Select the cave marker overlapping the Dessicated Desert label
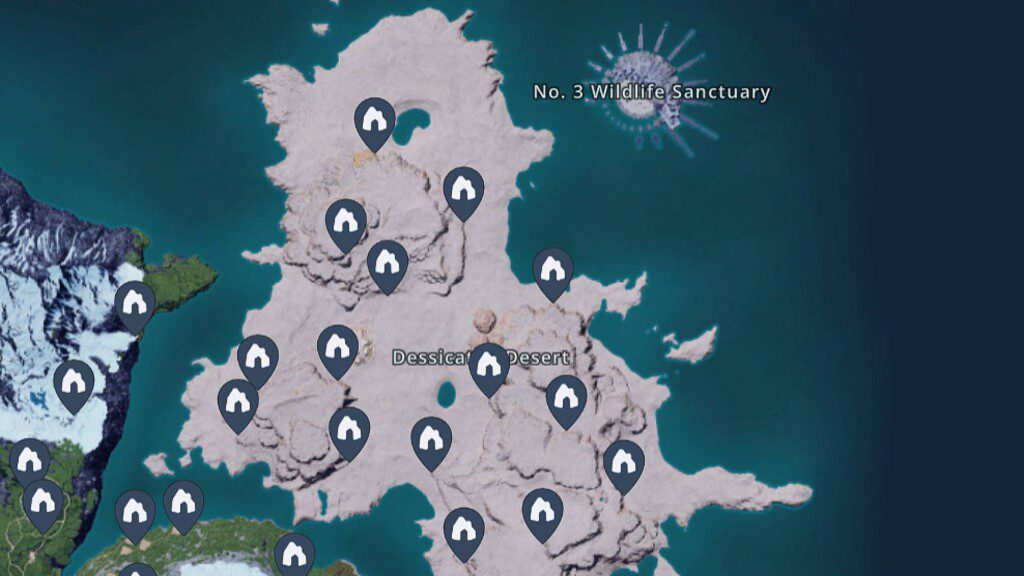Screen dimensions: 1024x576 pos(488,366)
